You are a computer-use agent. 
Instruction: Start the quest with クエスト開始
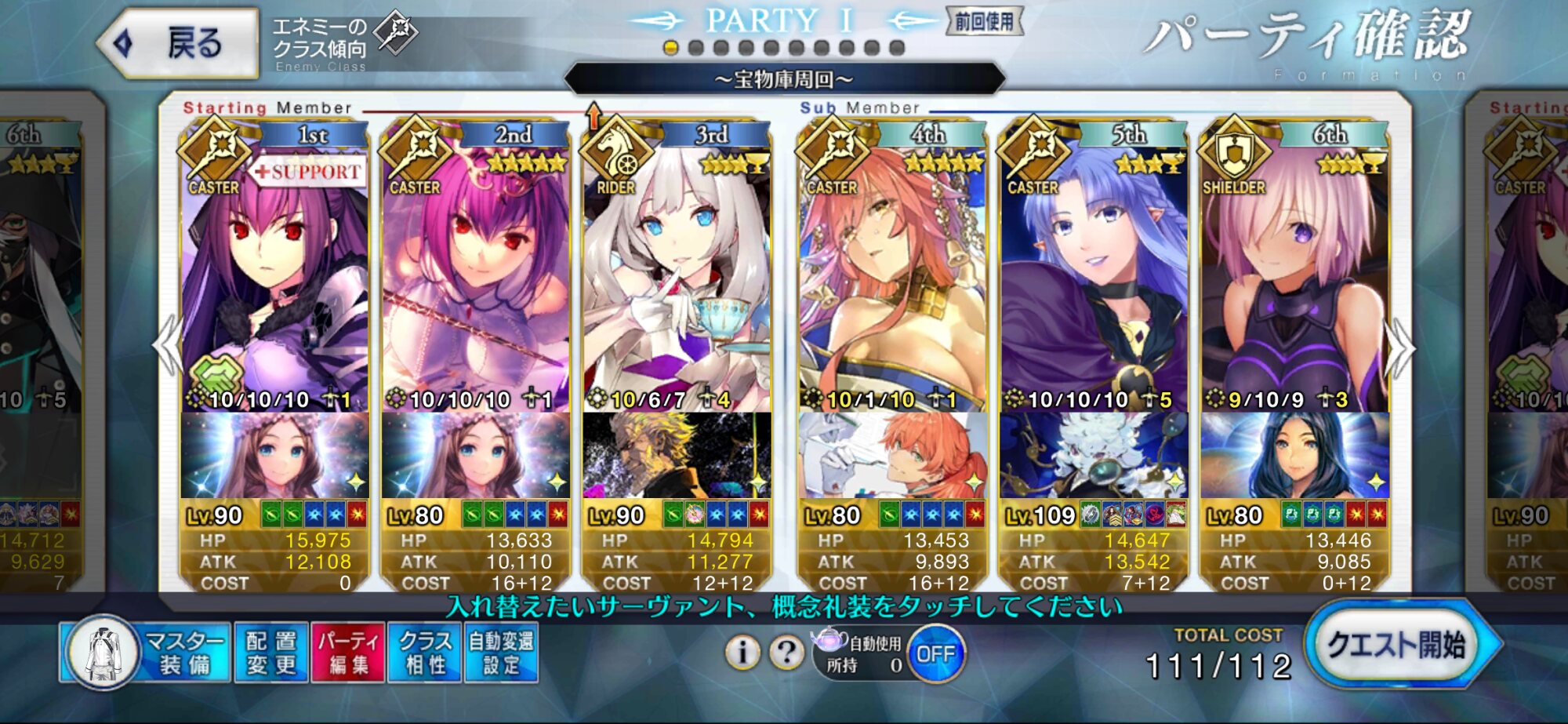click(x=1400, y=646)
